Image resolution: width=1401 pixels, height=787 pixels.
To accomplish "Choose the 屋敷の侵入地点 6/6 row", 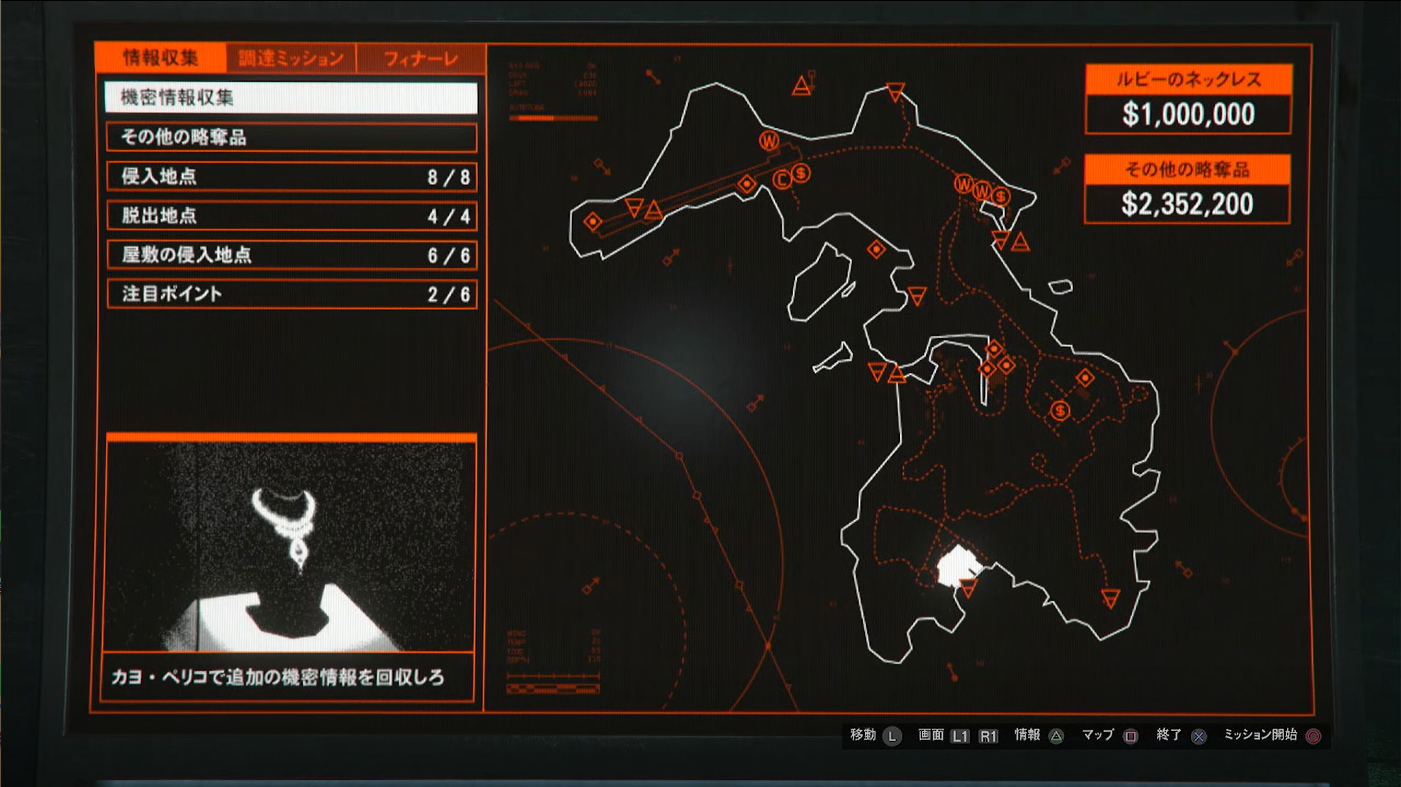I will (x=291, y=255).
